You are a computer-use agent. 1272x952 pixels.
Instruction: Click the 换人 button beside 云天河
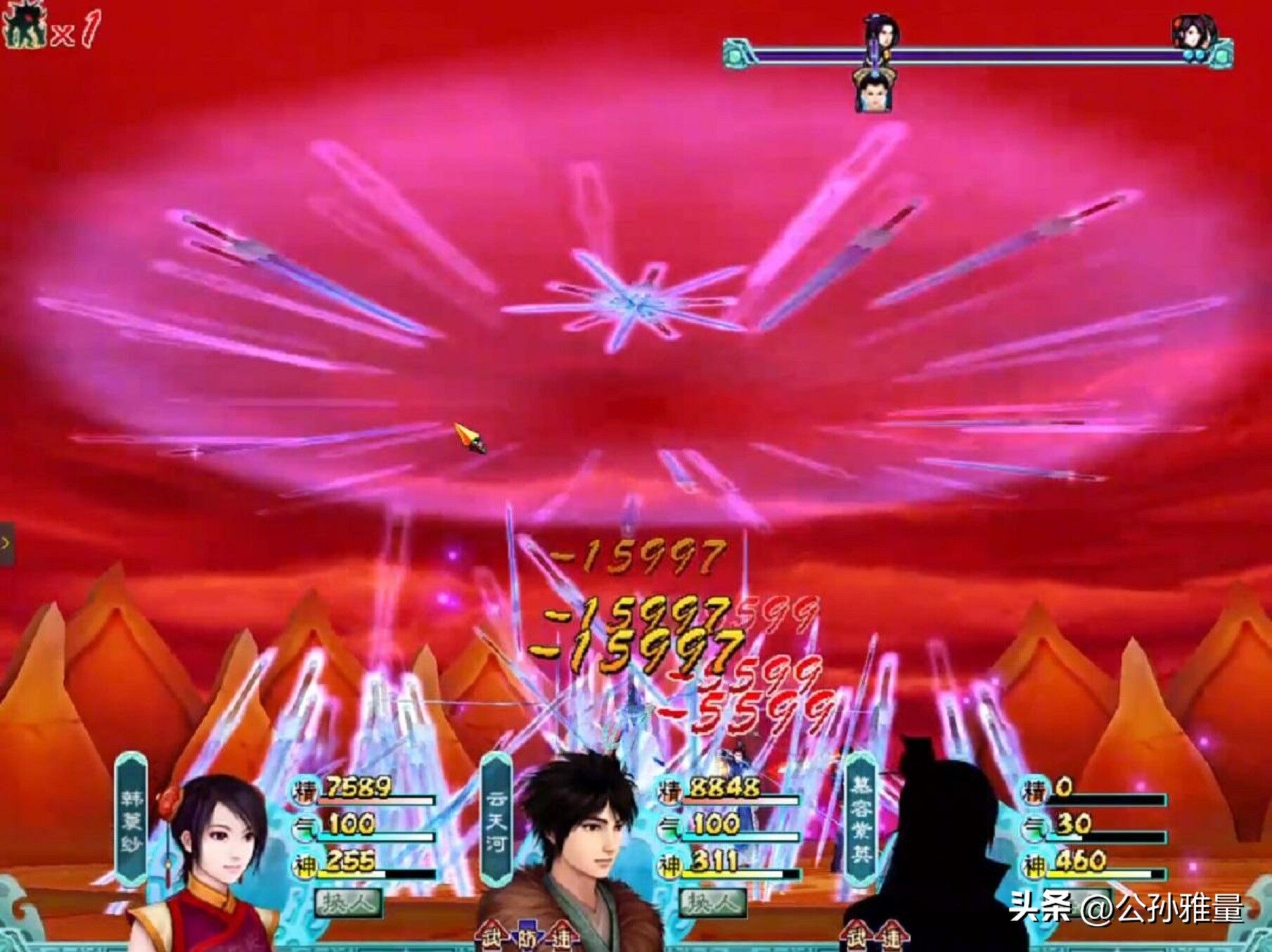tap(712, 902)
